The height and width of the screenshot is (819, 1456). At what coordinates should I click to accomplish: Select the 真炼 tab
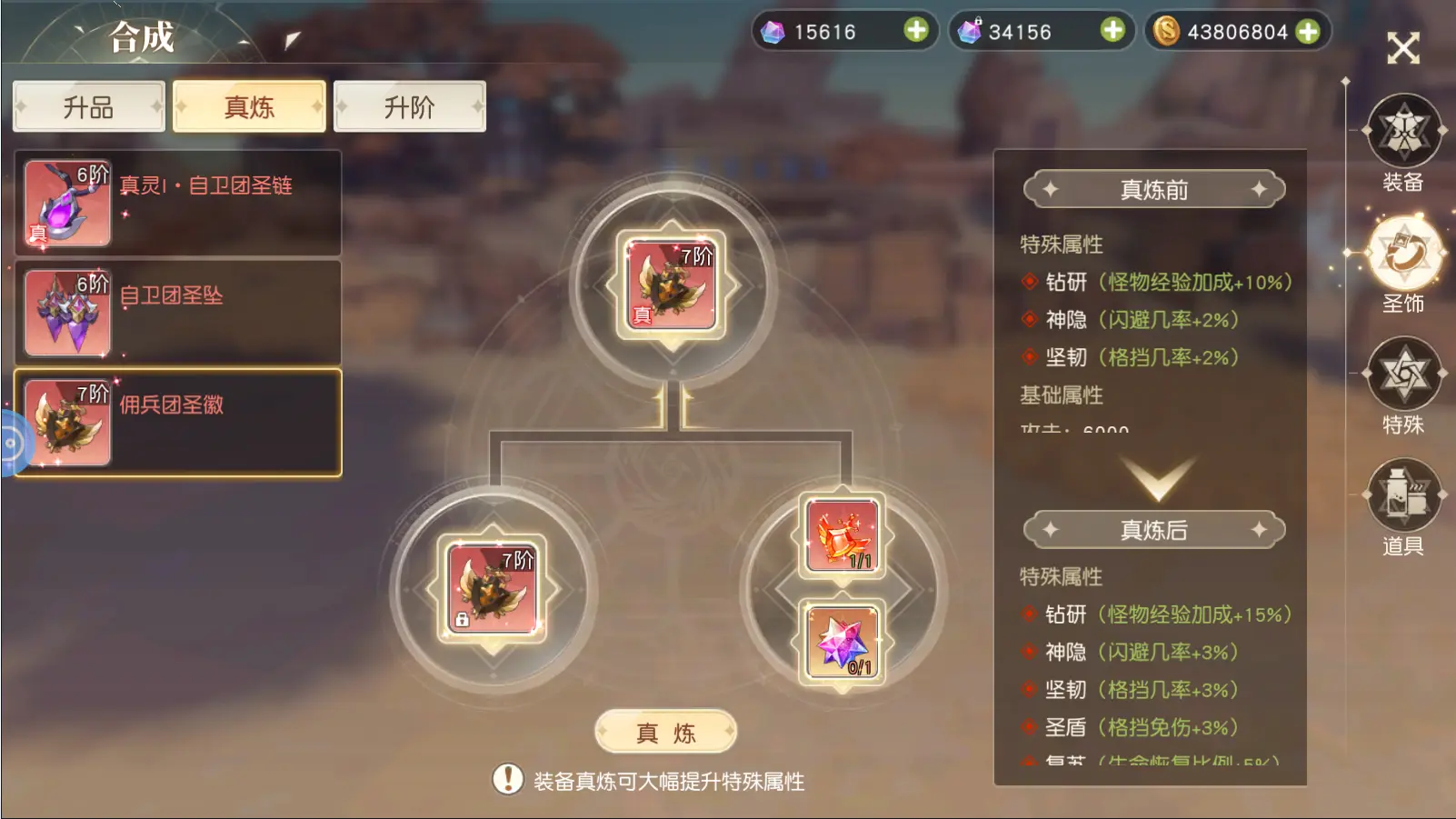tap(249, 107)
